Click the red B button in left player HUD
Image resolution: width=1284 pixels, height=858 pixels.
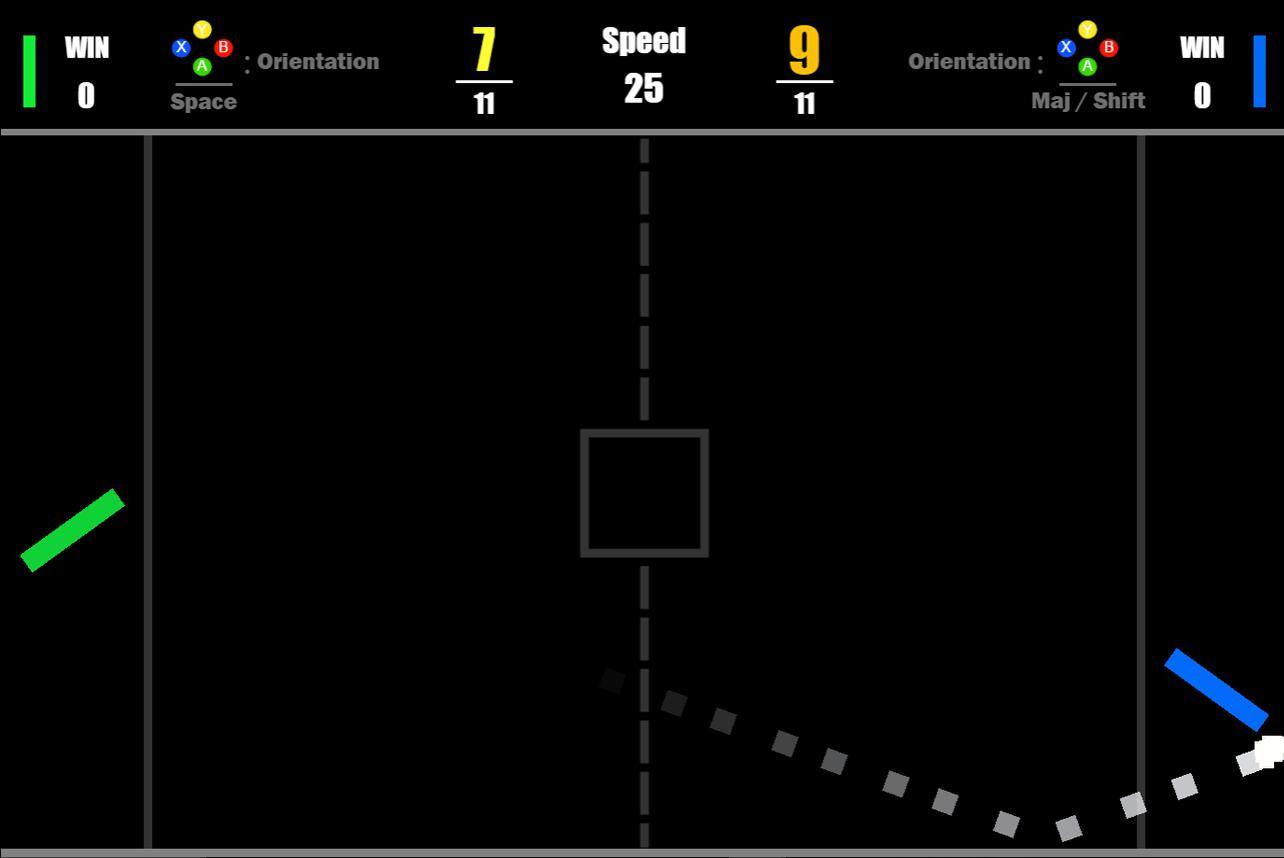[x=222, y=46]
